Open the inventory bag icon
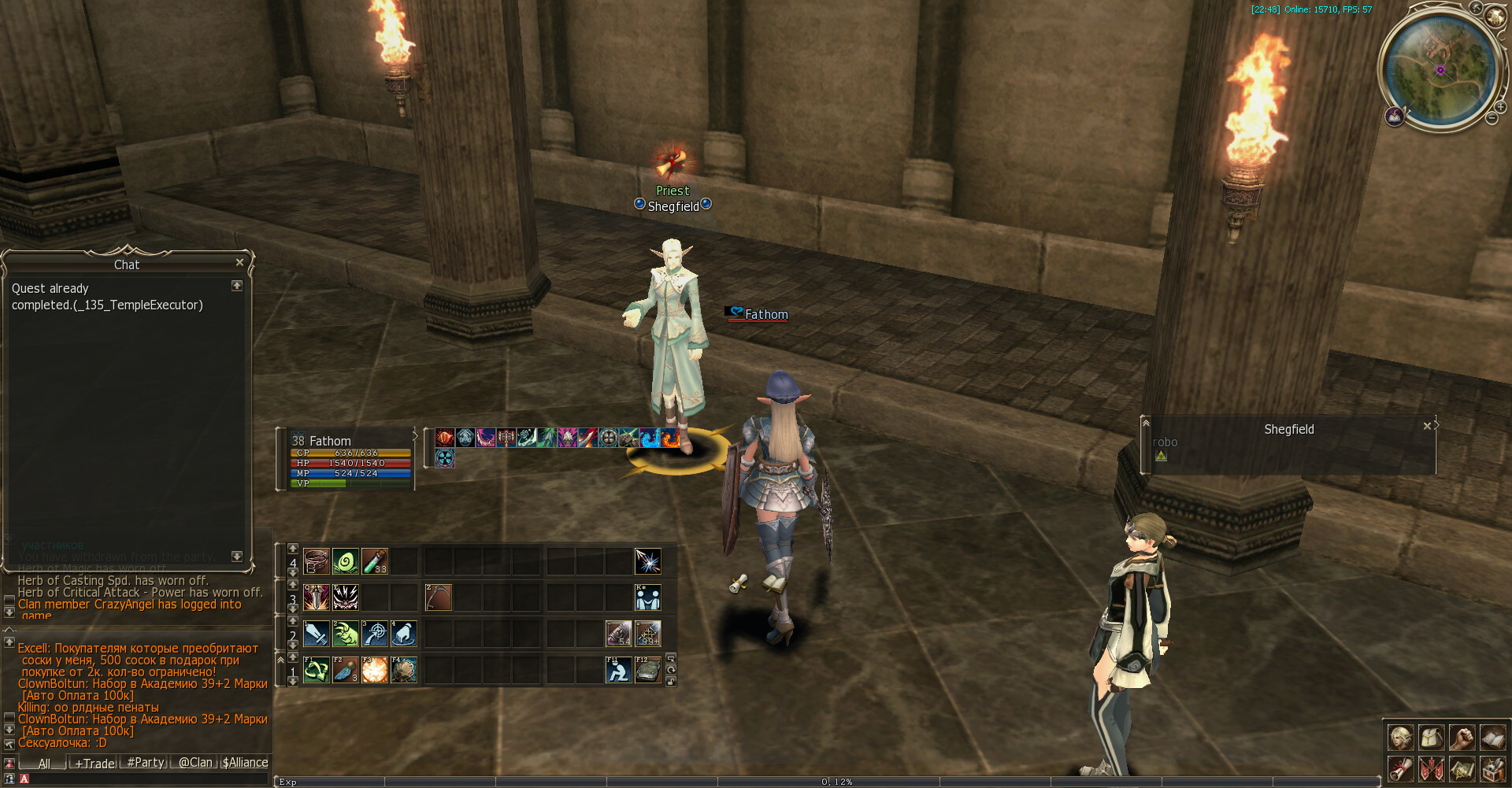The image size is (1512, 788). click(x=1431, y=738)
